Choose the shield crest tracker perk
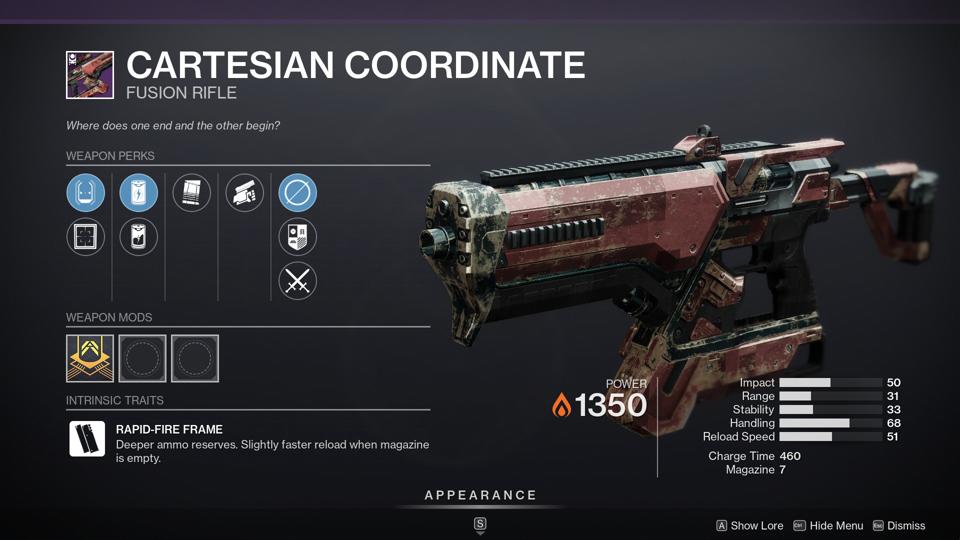 click(x=298, y=237)
